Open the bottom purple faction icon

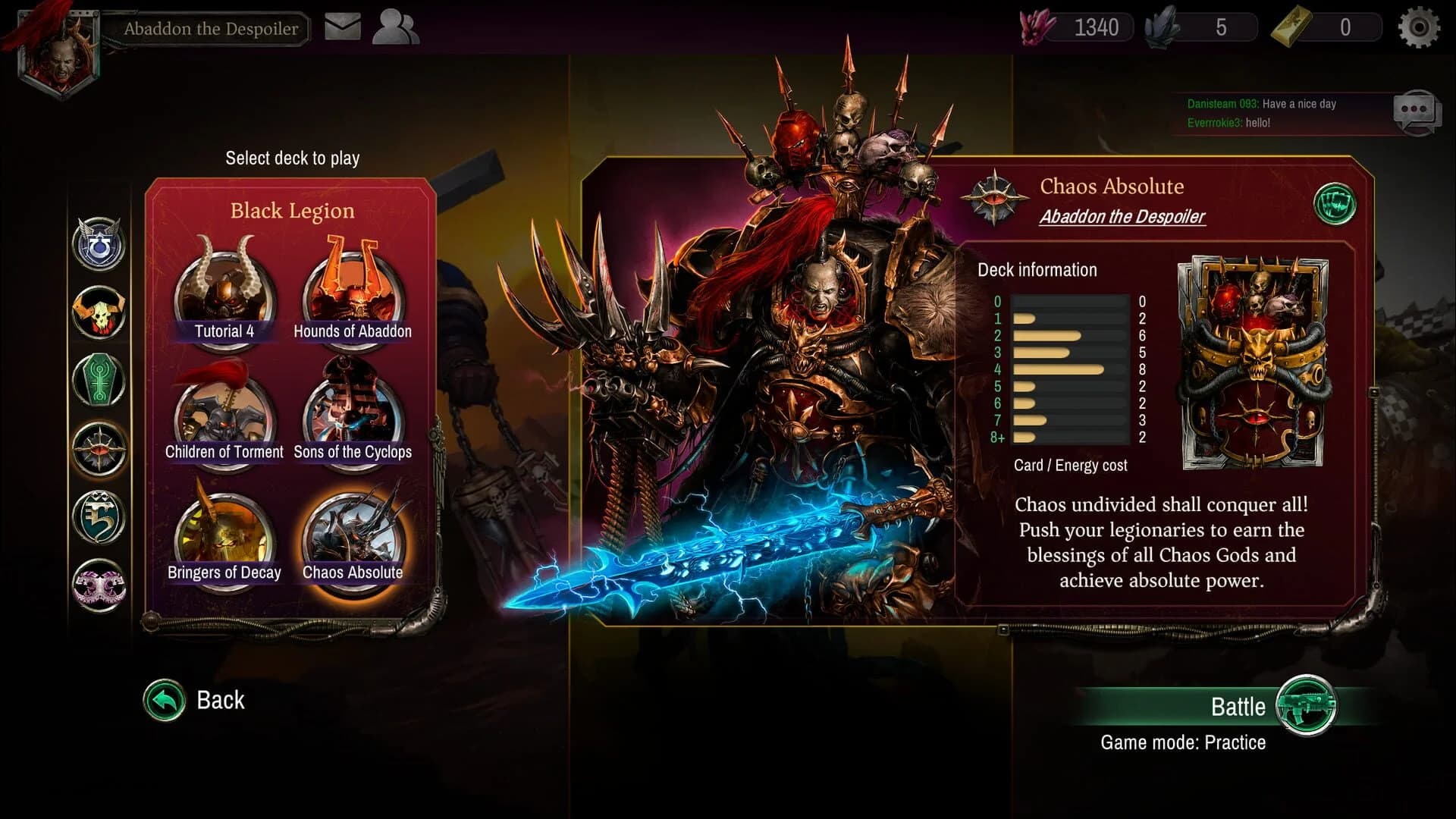(x=100, y=584)
